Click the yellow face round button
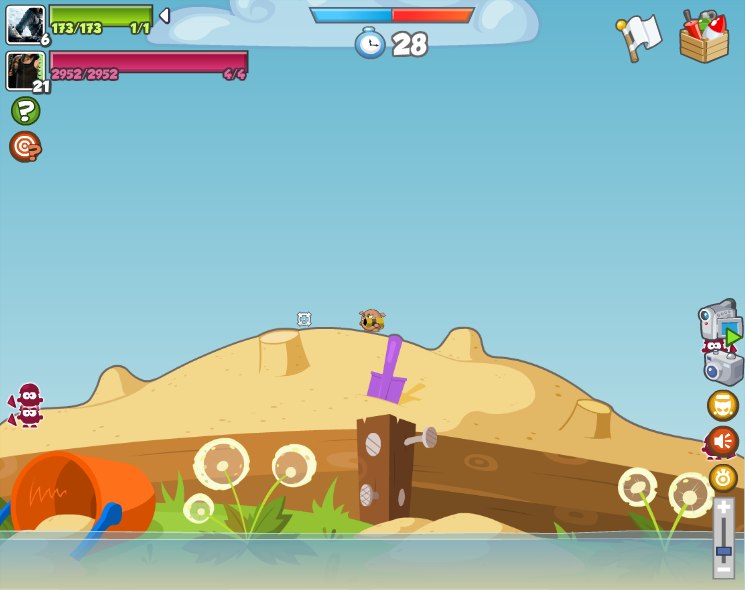Image resolution: width=745 pixels, height=590 pixels. [722, 405]
